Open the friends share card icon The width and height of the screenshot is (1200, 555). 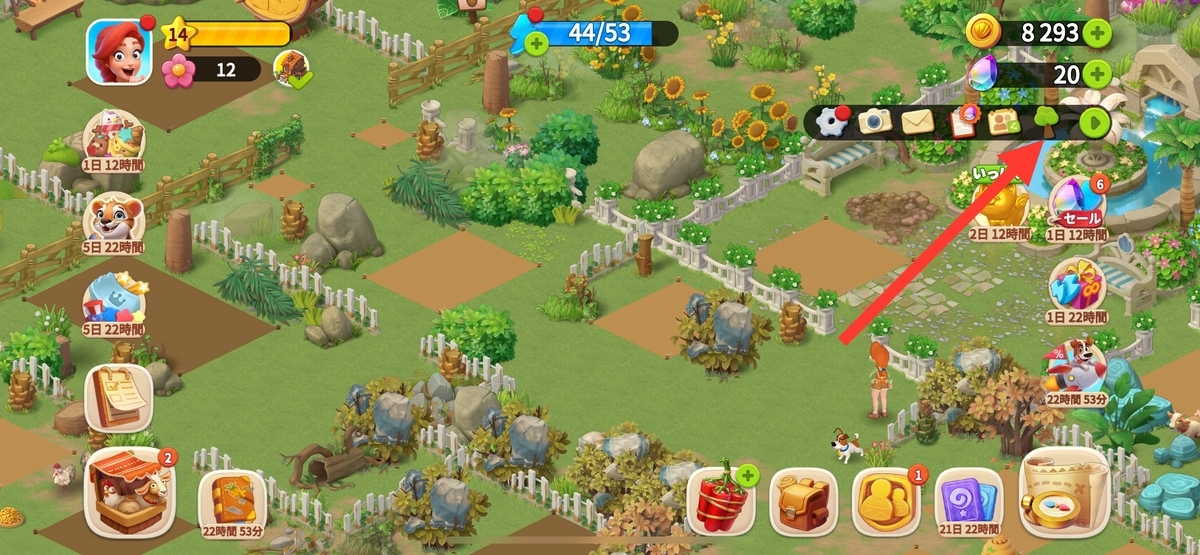click(1004, 122)
